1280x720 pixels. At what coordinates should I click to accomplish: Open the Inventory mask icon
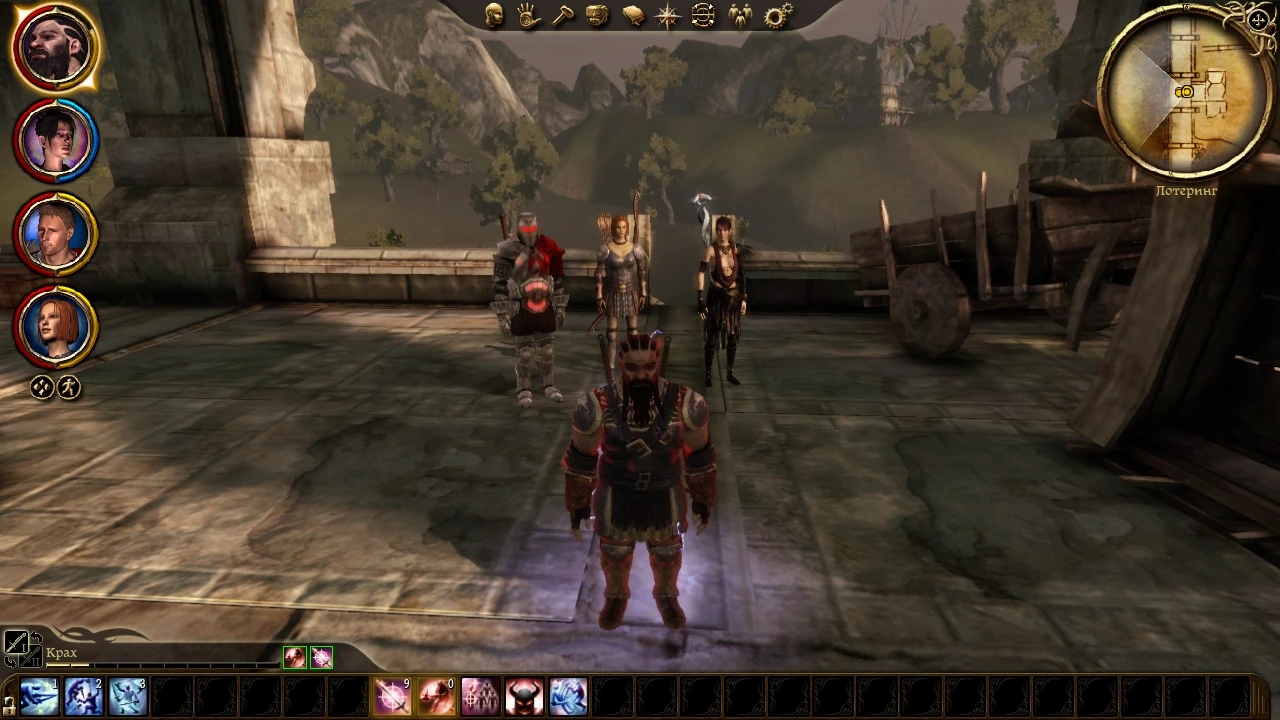pos(597,13)
